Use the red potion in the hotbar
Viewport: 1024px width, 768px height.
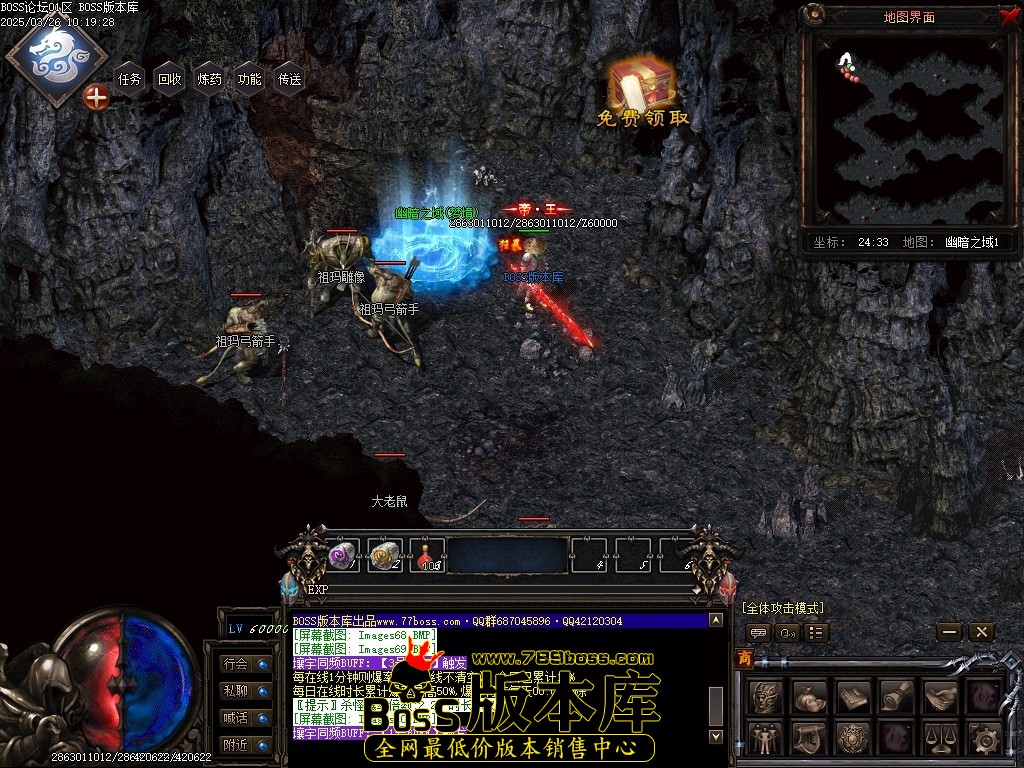[427, 555]
